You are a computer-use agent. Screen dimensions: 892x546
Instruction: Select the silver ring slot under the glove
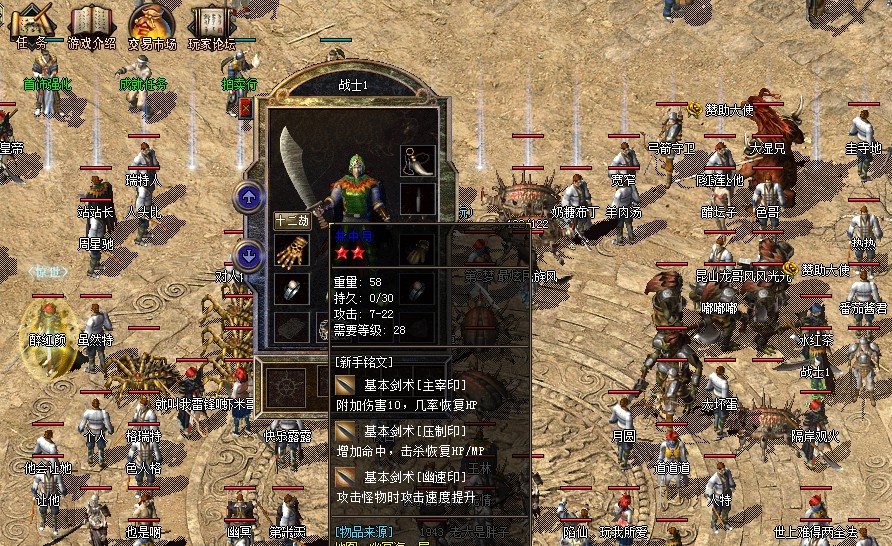[290, 289]
